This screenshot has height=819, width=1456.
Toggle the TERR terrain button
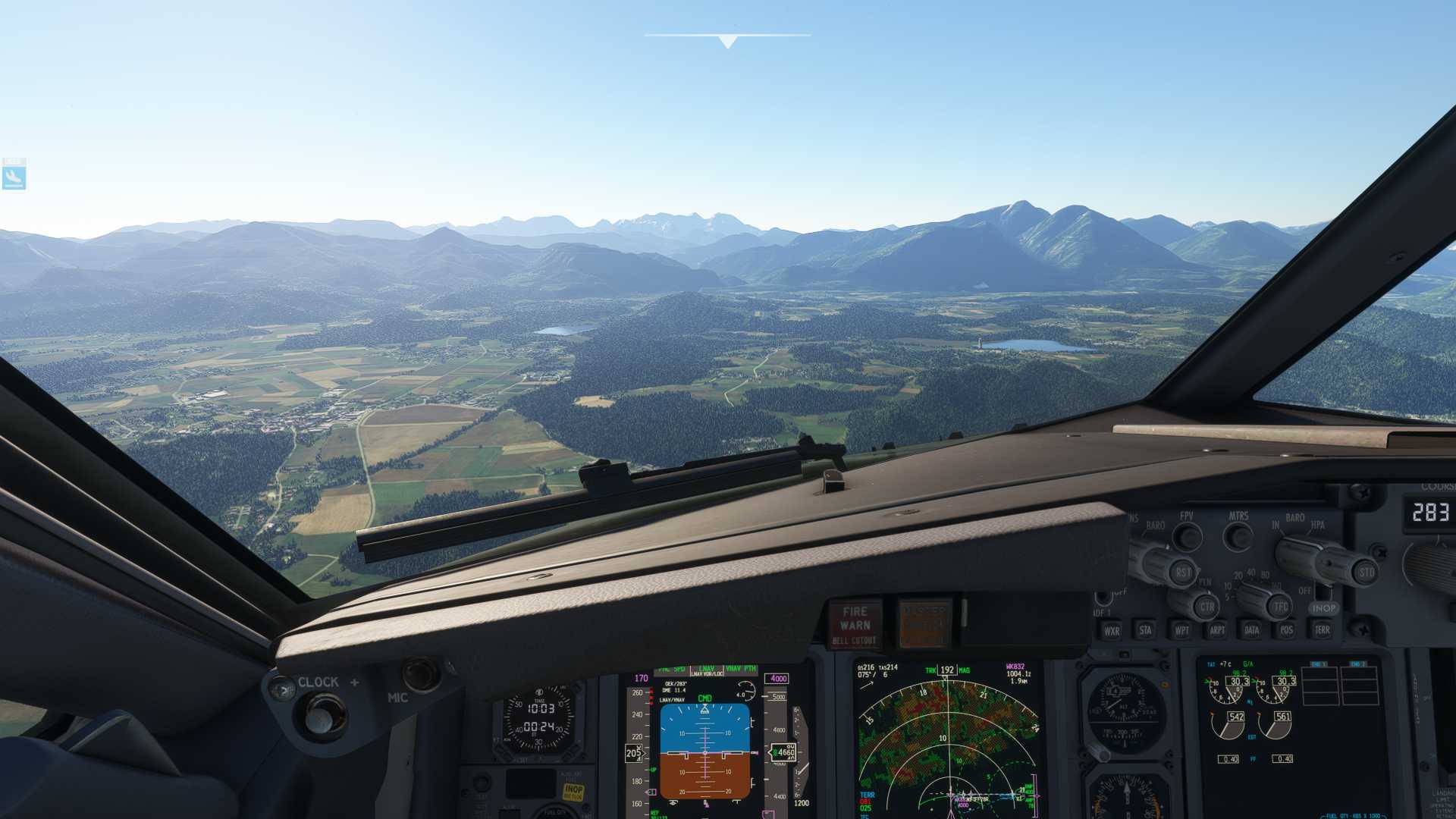[1322, 630]
